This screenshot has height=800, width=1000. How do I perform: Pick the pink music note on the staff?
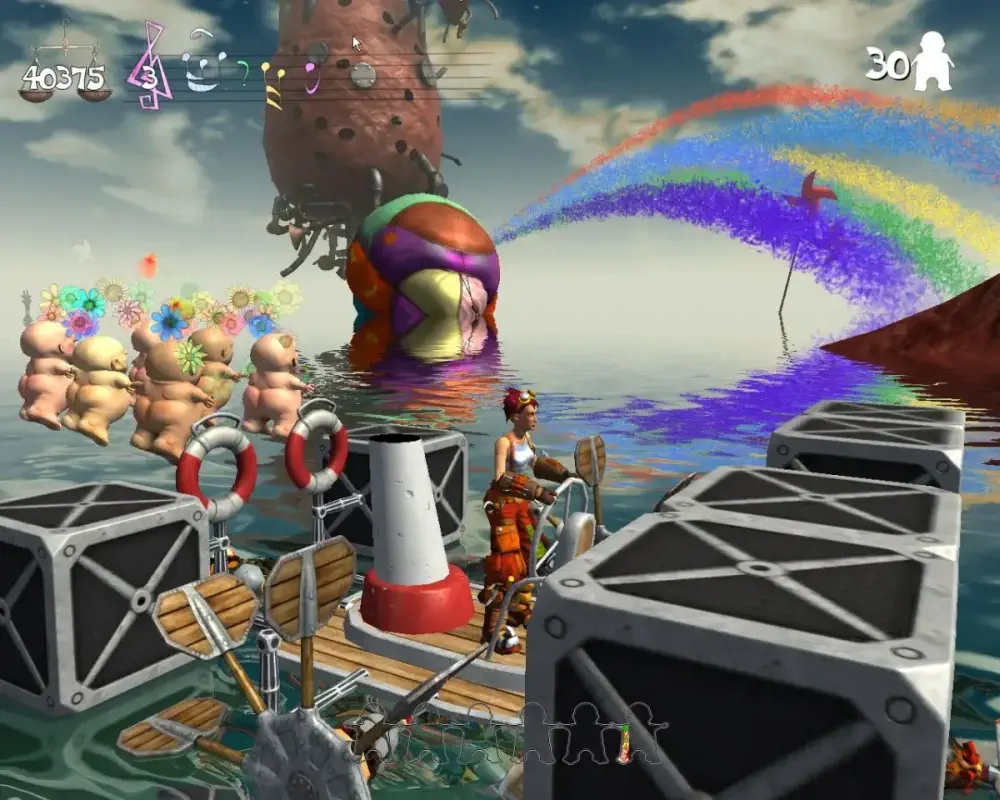click(310, 75)
